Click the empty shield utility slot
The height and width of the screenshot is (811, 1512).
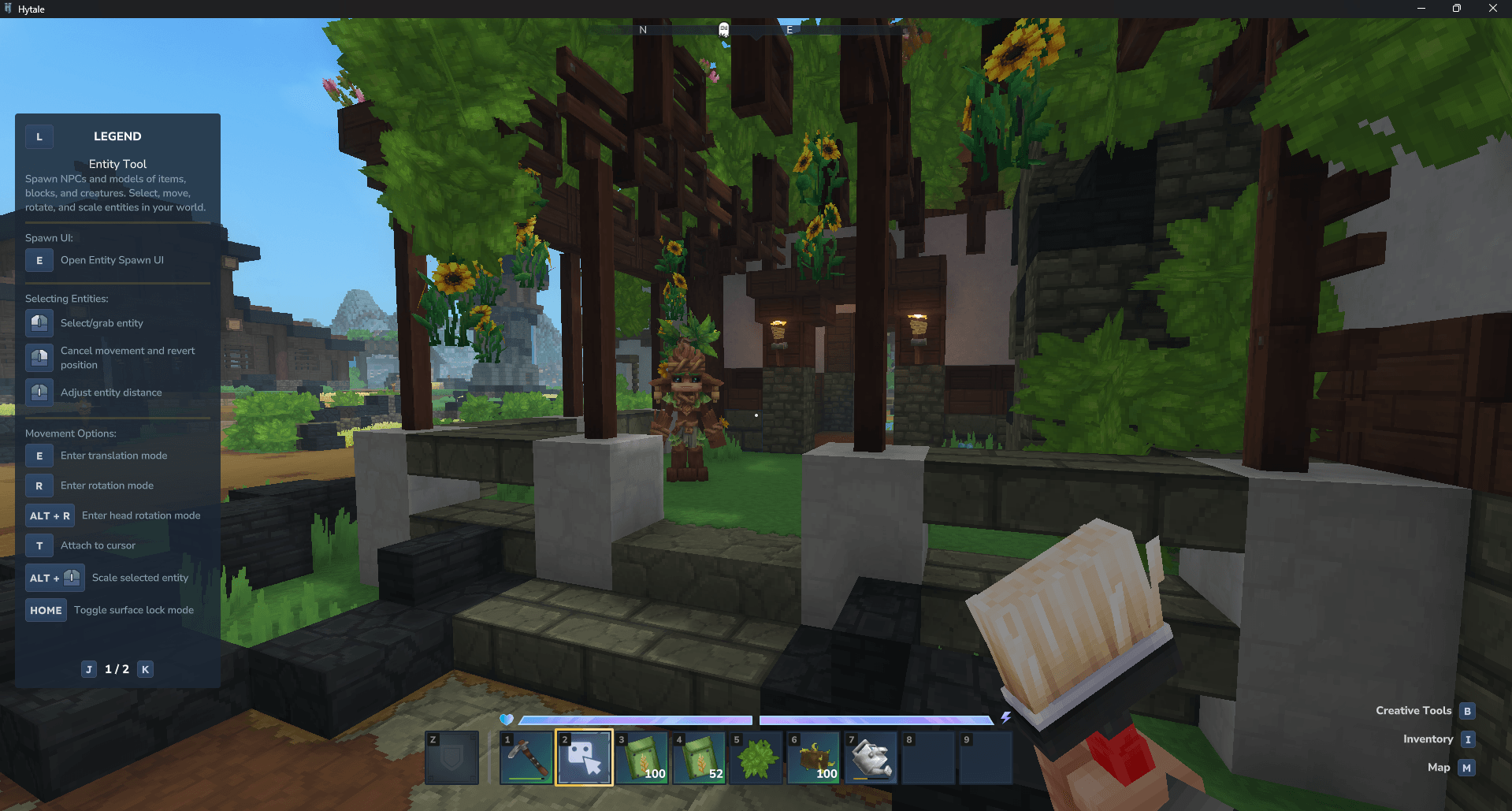pyautogui.click(x=451, y=757)
